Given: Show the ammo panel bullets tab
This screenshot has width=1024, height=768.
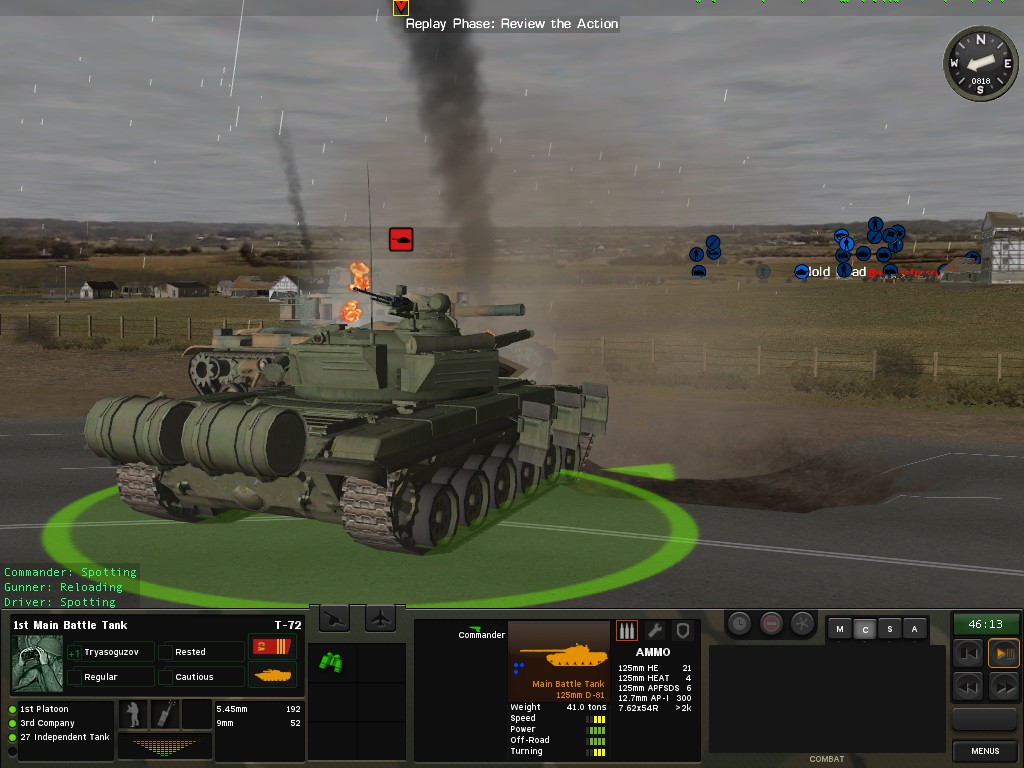Looking at the screenshot, I should coord(627,631).
